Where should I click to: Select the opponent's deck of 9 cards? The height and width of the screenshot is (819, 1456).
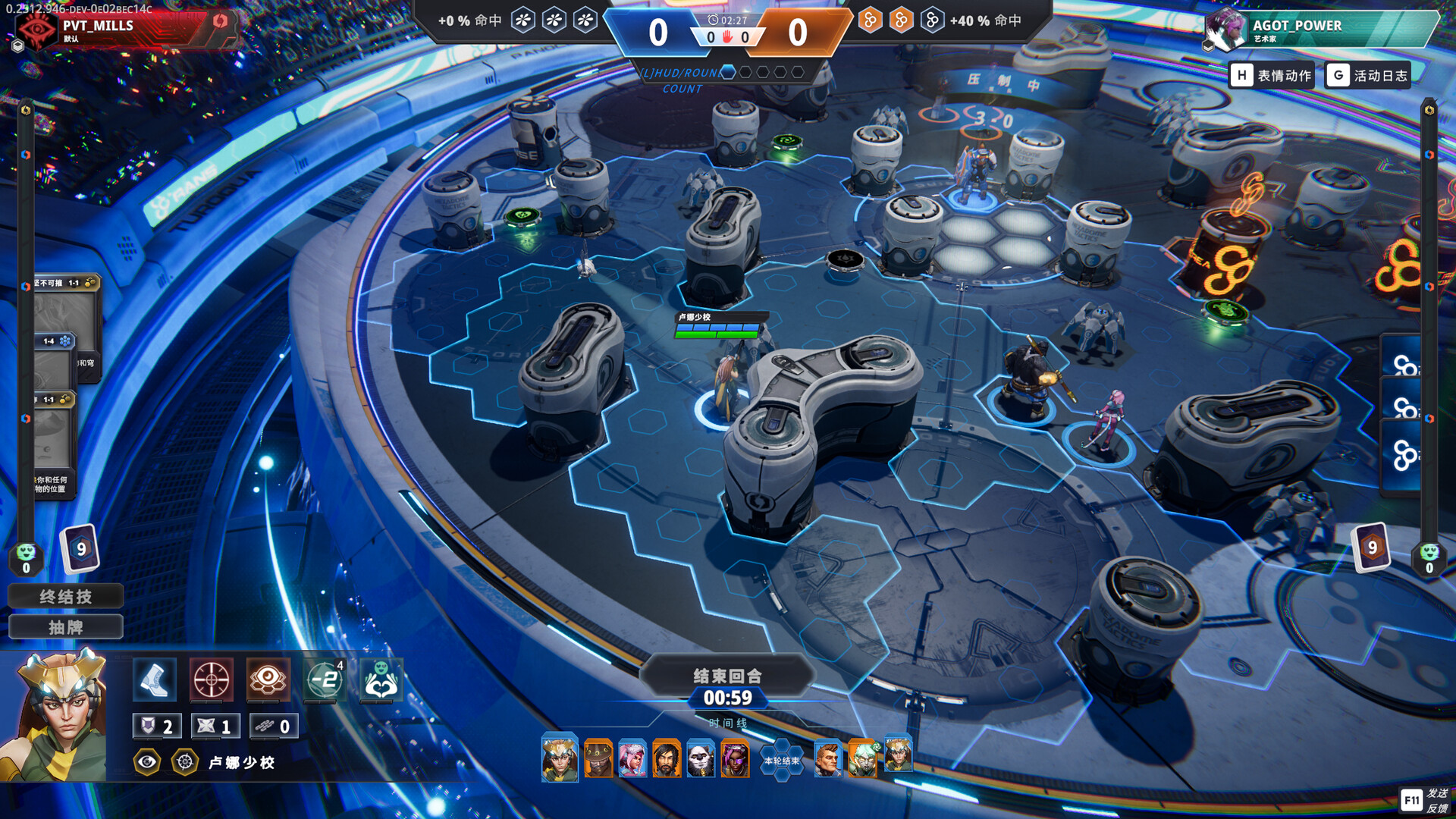click(x=1371, y=547)
